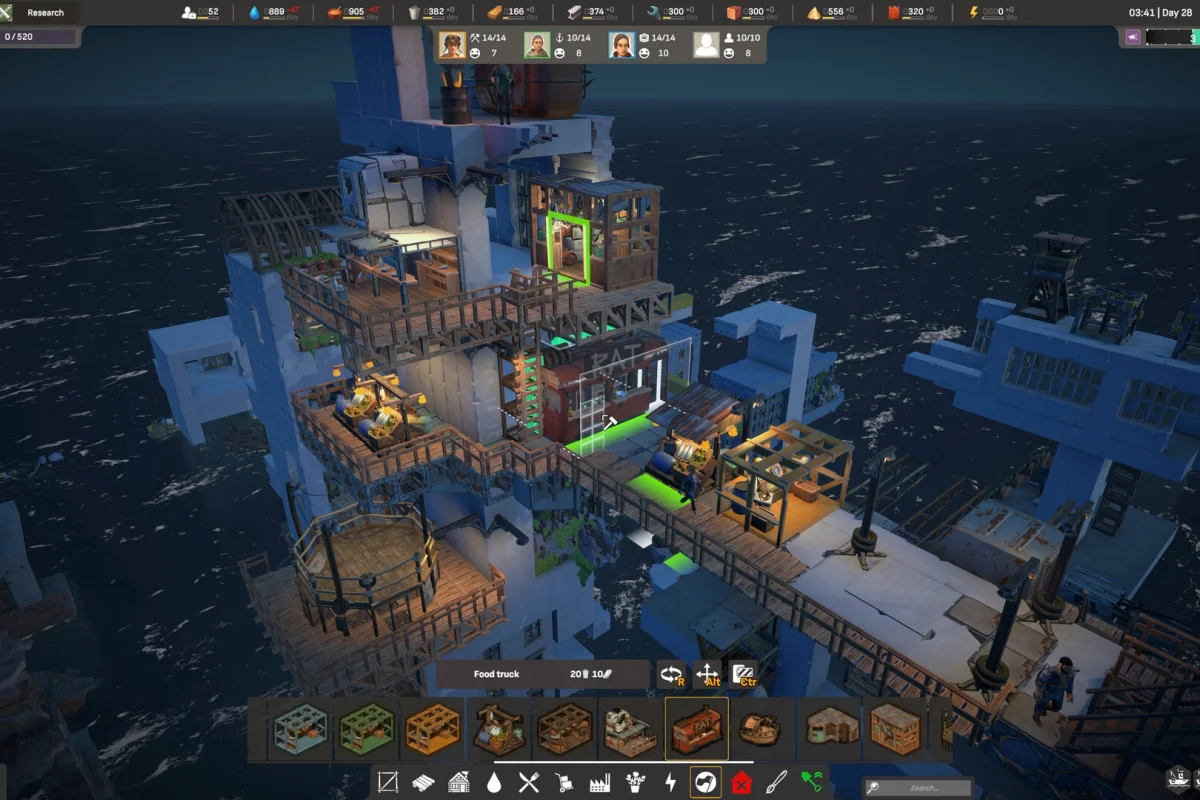Select the blank silhouette citizen portrait

707,45
